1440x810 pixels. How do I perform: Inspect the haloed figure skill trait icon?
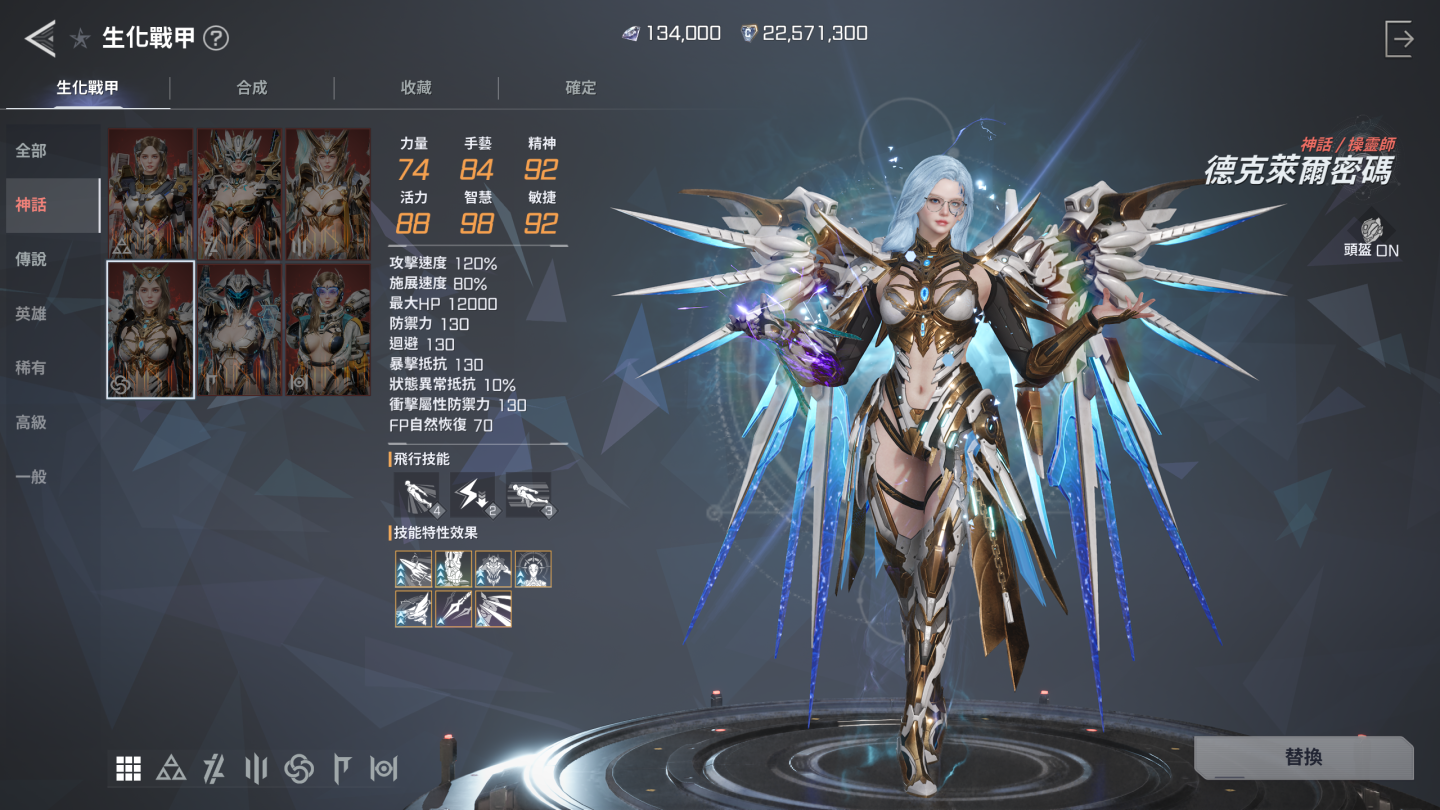click(533, 569)
